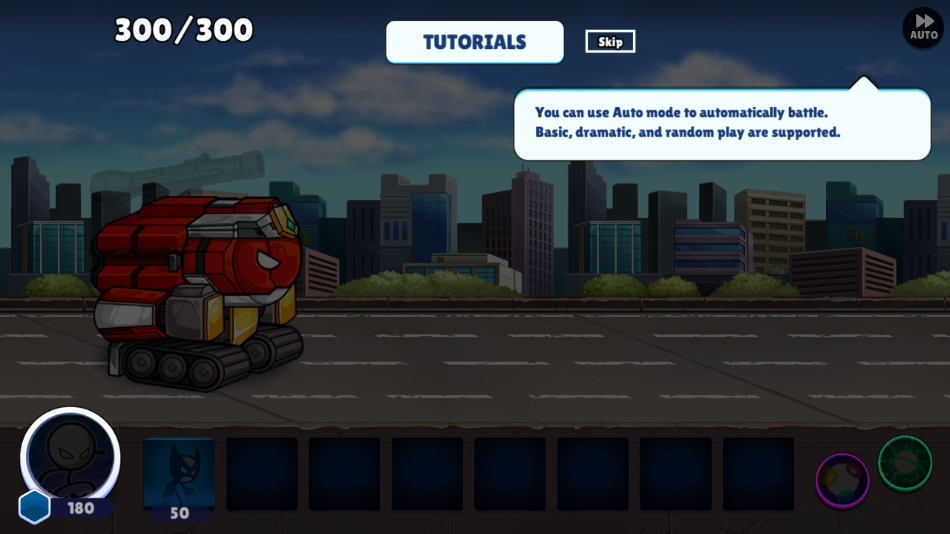
Task: Skip the tutorial
Action: [610, 41]
